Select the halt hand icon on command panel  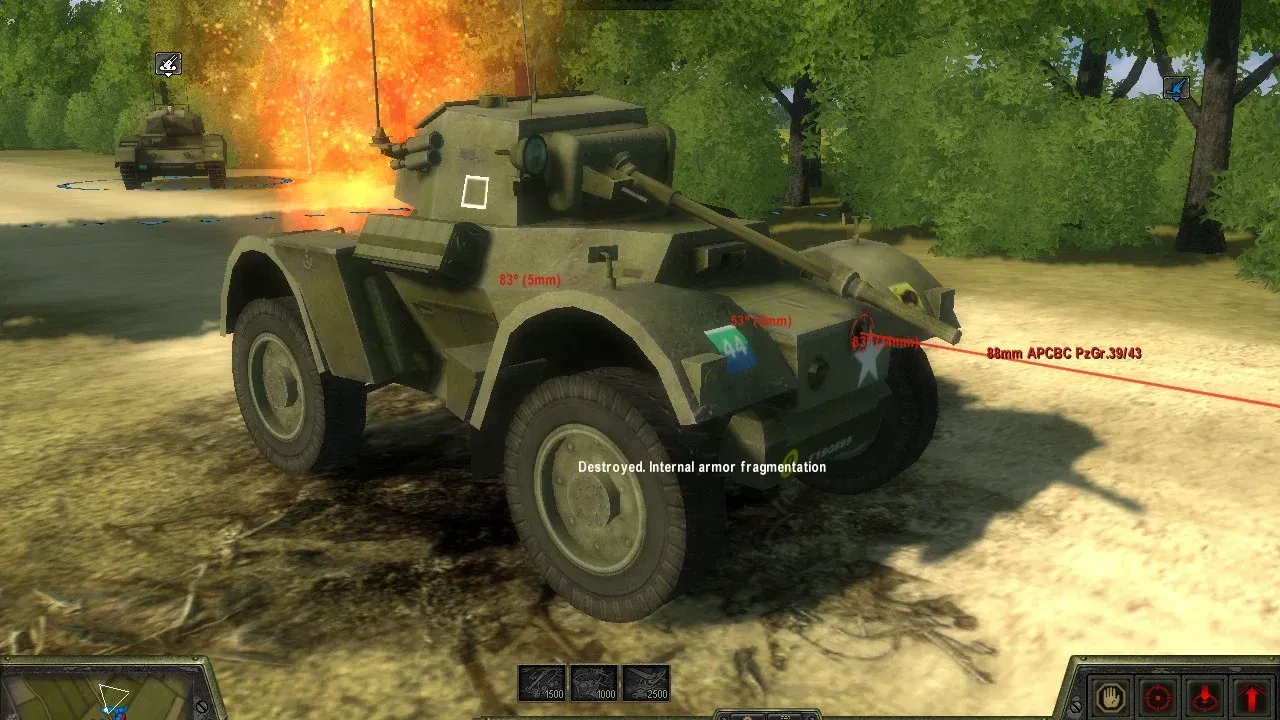pos(1110,697)
